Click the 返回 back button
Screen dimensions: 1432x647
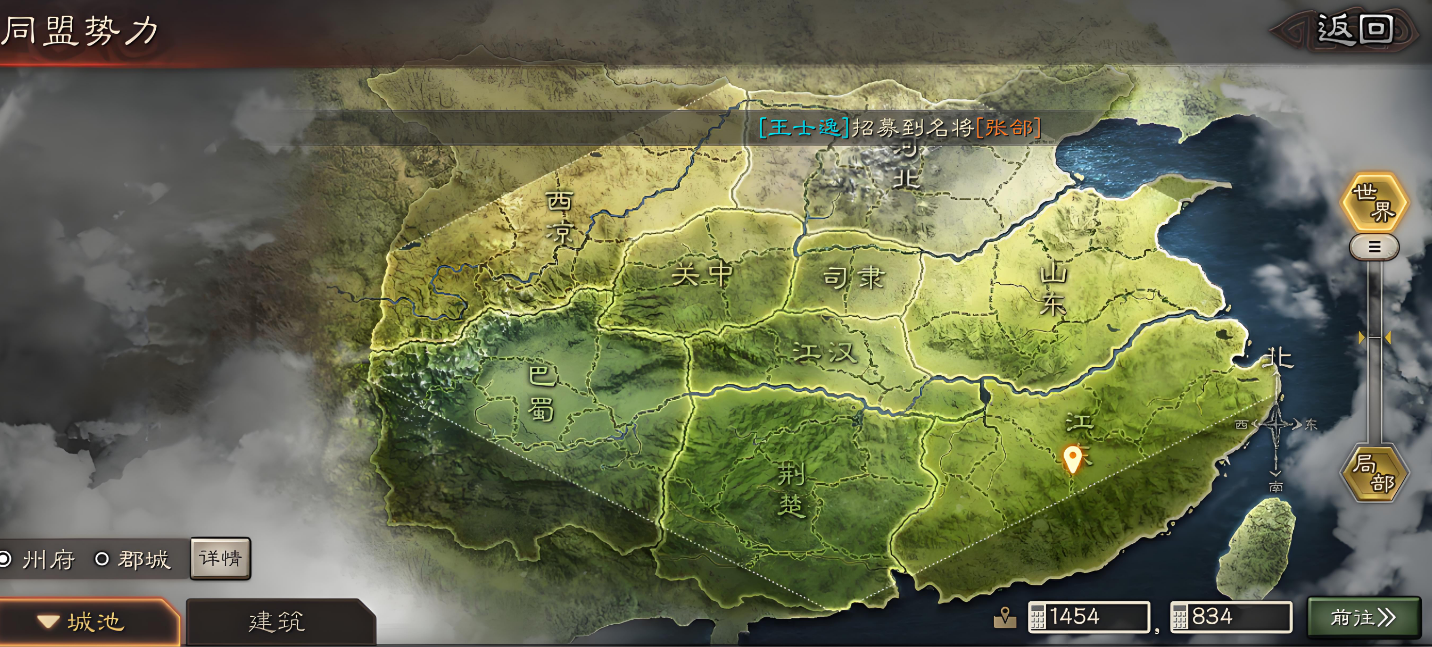[x=1354, y=29]
